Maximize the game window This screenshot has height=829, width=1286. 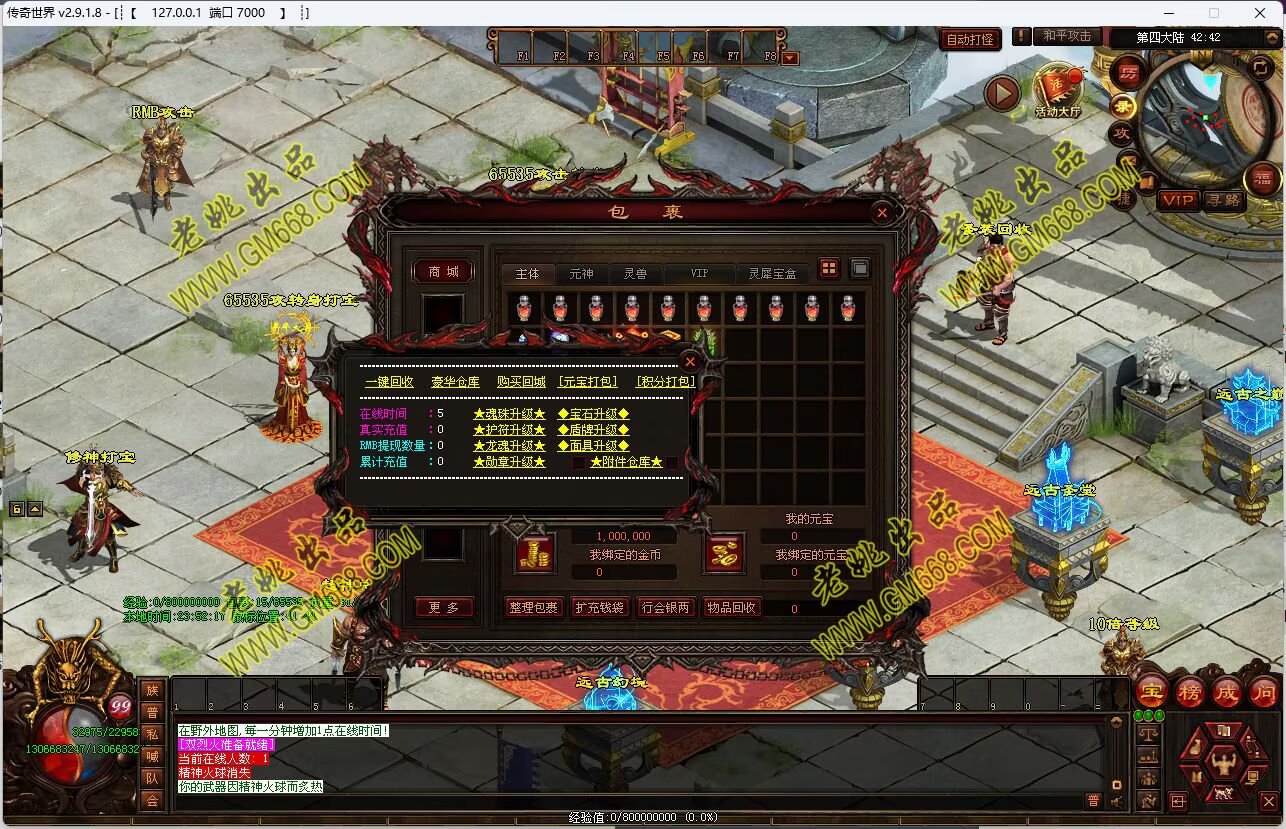click(1214, 13)
